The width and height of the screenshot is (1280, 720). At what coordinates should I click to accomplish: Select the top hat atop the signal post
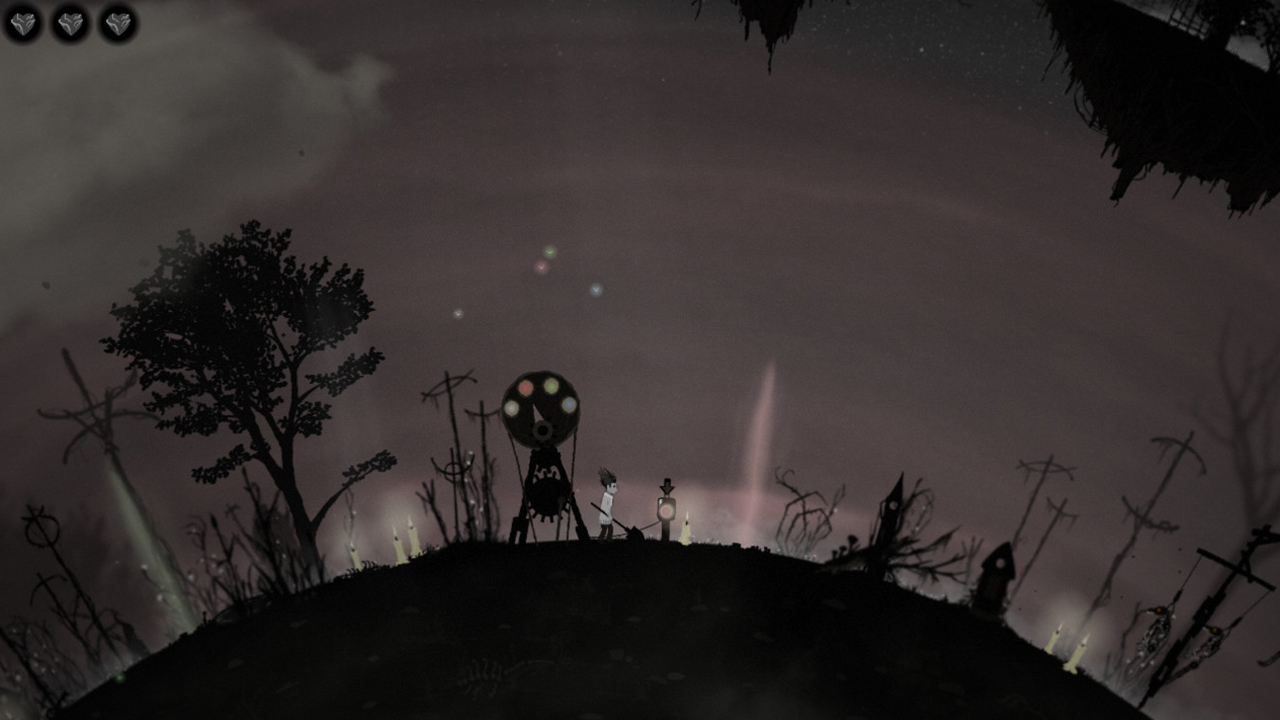coord(667,484)
